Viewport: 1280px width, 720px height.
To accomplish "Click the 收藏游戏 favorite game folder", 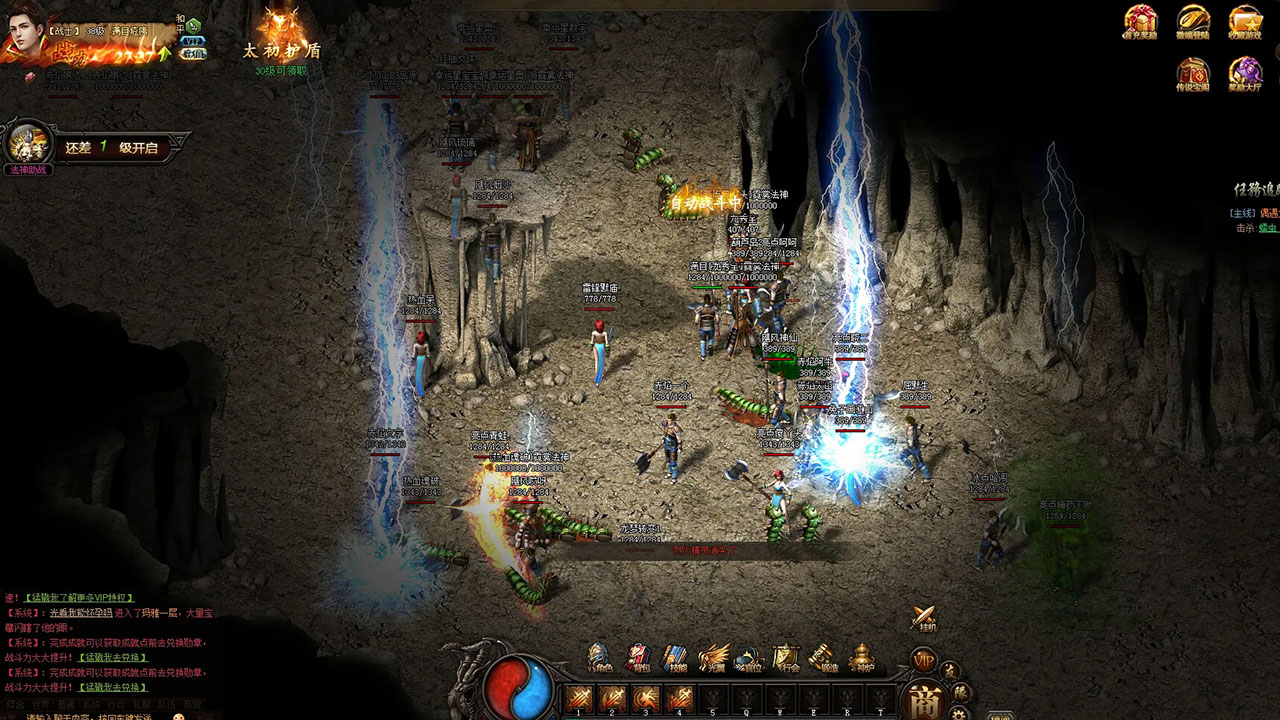I will (1246, 22).
